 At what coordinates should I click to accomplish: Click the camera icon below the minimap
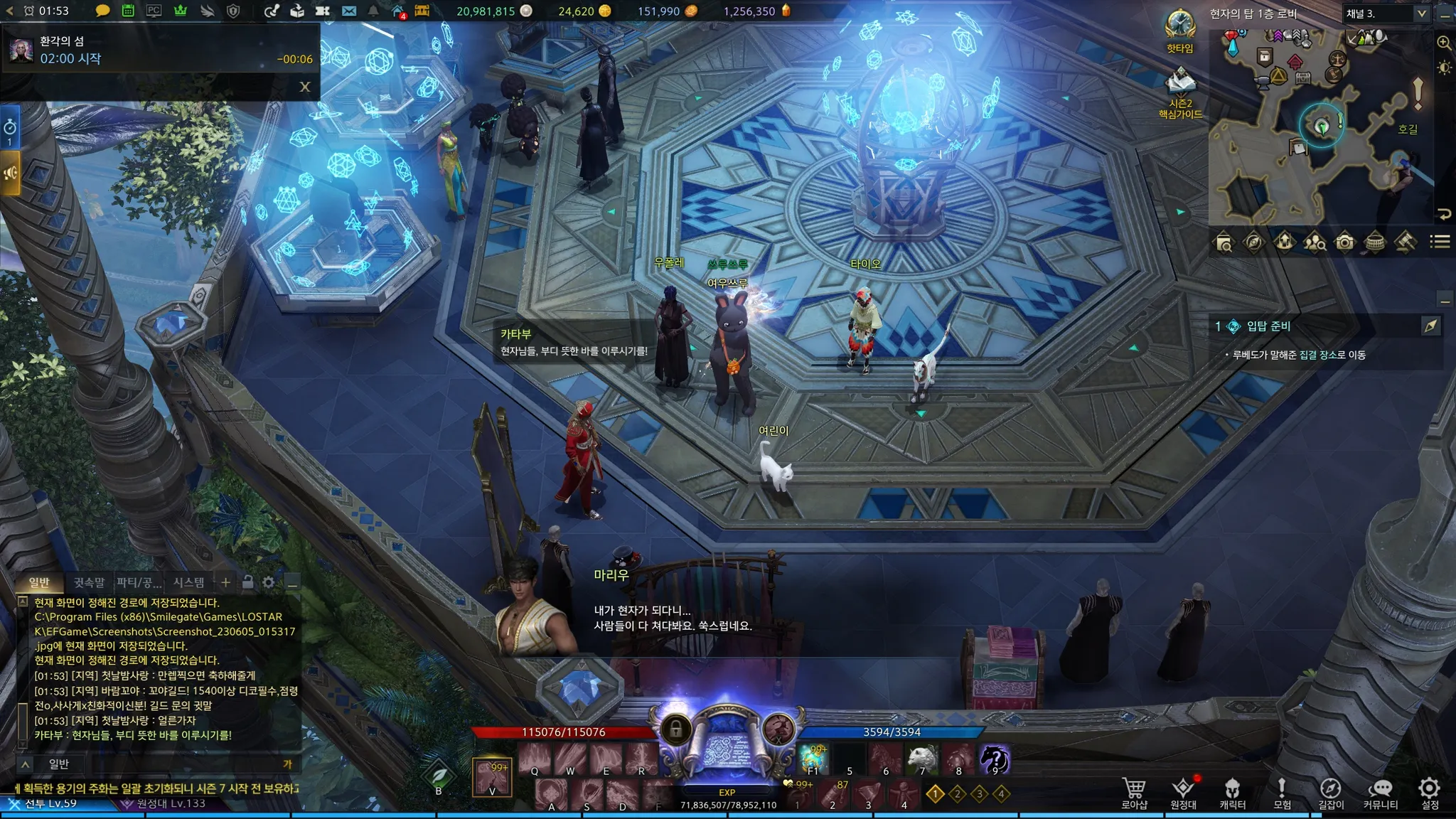(1344, 242)
